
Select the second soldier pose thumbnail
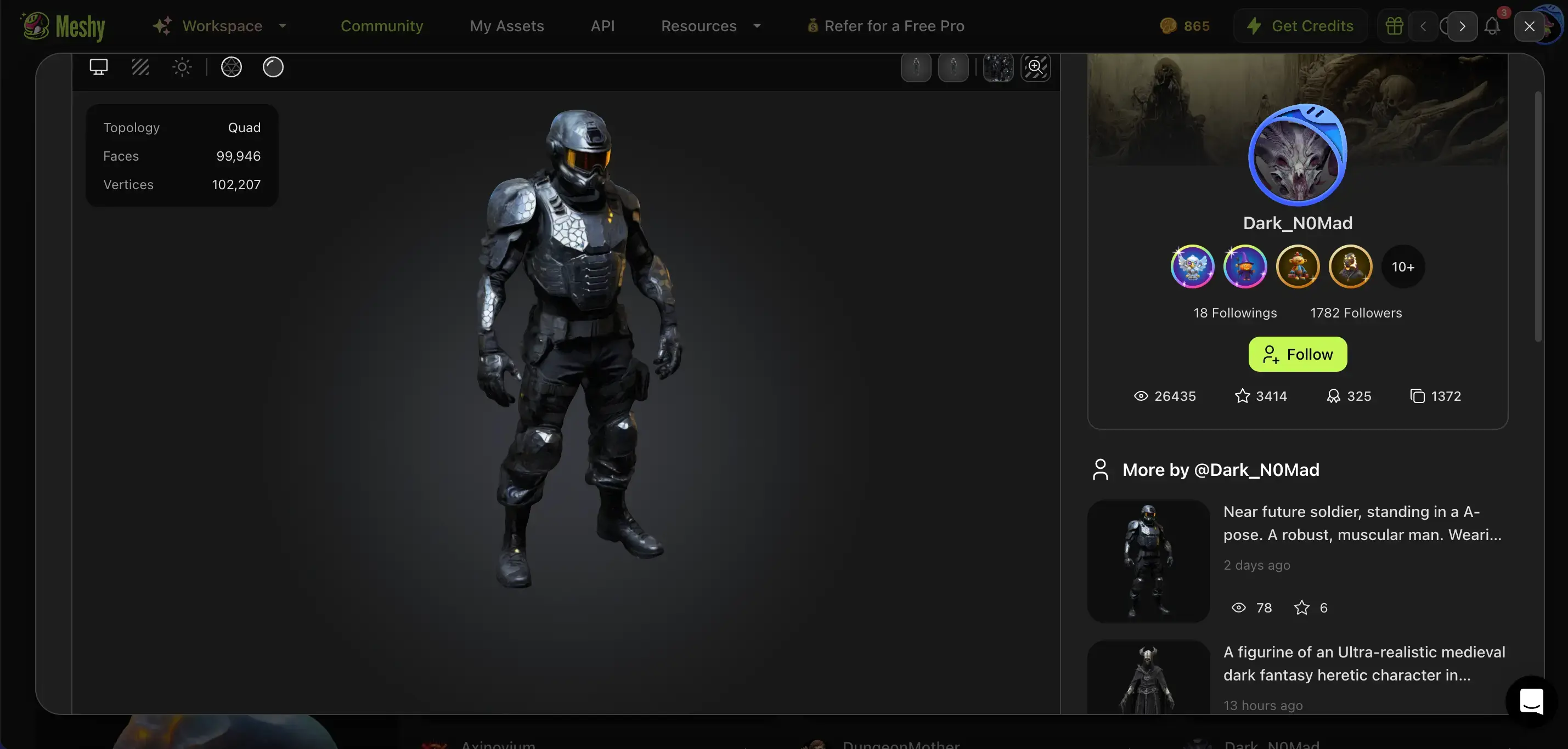pos(954,67)
